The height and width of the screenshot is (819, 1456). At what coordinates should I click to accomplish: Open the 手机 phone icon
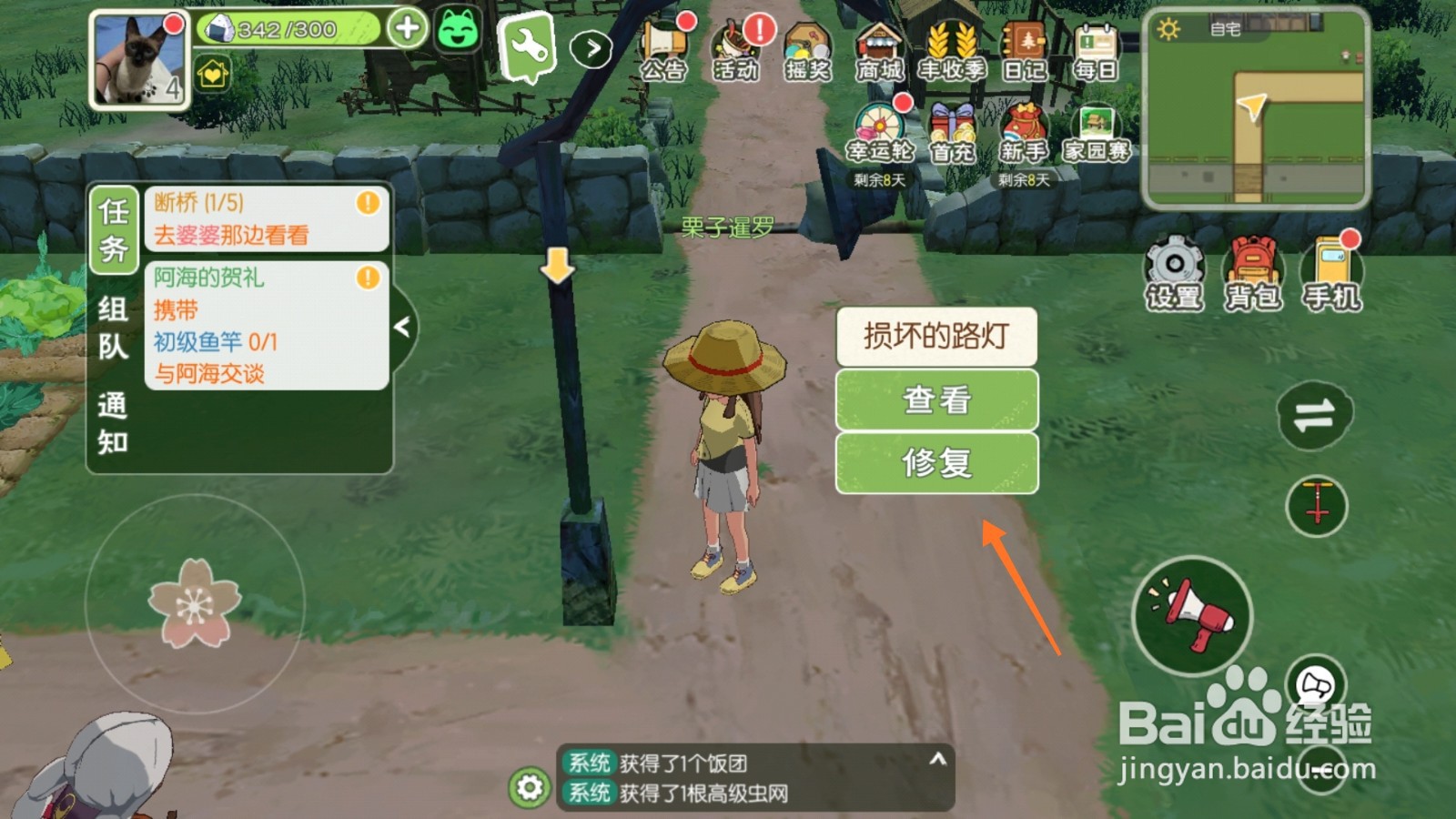click(x=1330, y=270)
